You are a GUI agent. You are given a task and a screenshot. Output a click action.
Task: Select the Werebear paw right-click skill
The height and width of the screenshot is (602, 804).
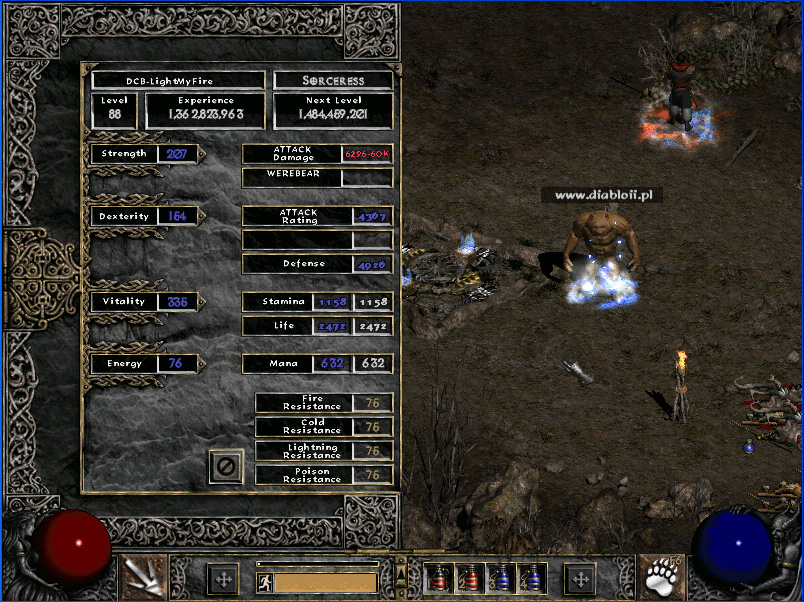point(660,577)
